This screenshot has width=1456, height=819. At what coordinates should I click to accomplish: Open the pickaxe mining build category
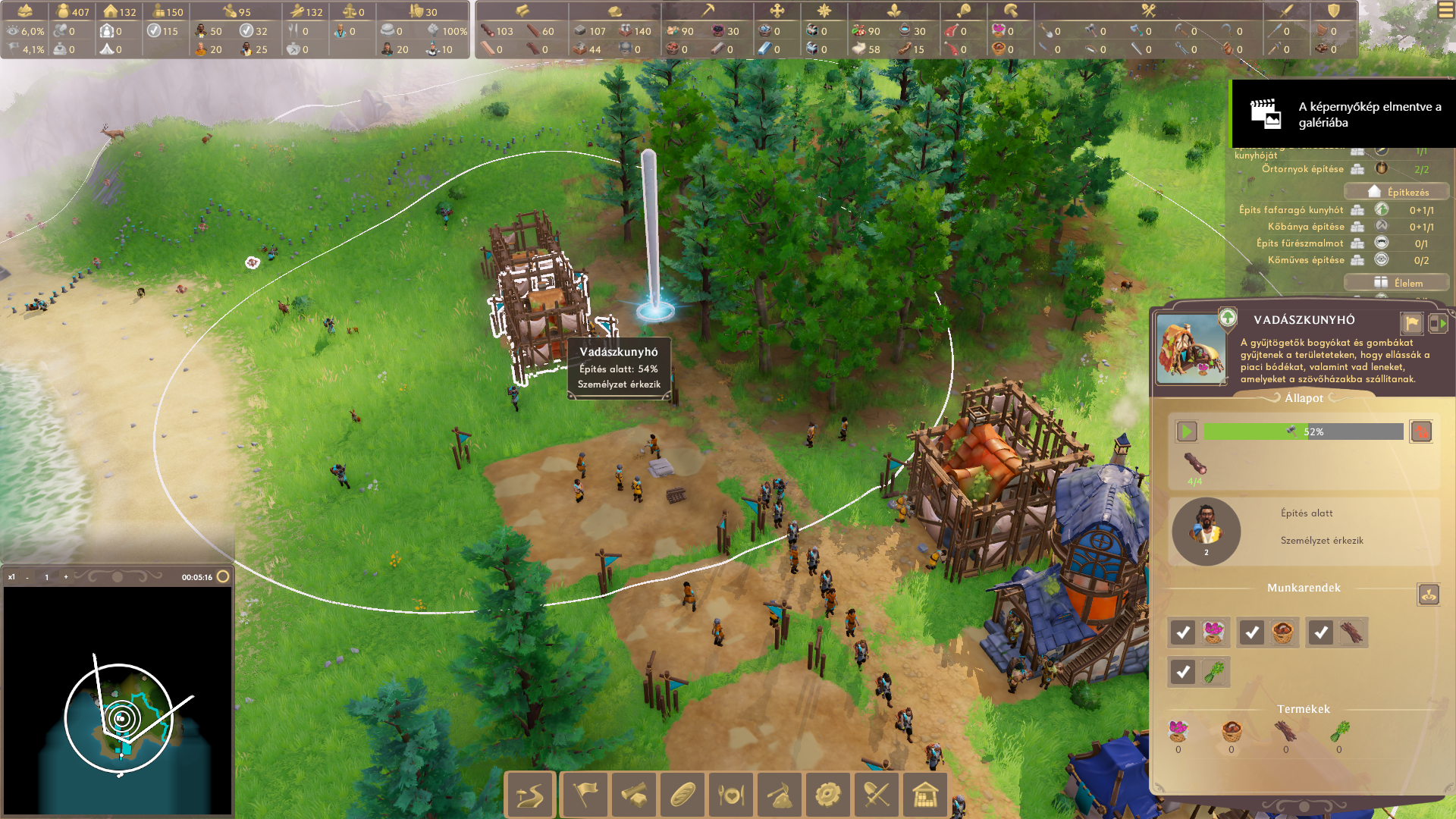pos(780,795)
